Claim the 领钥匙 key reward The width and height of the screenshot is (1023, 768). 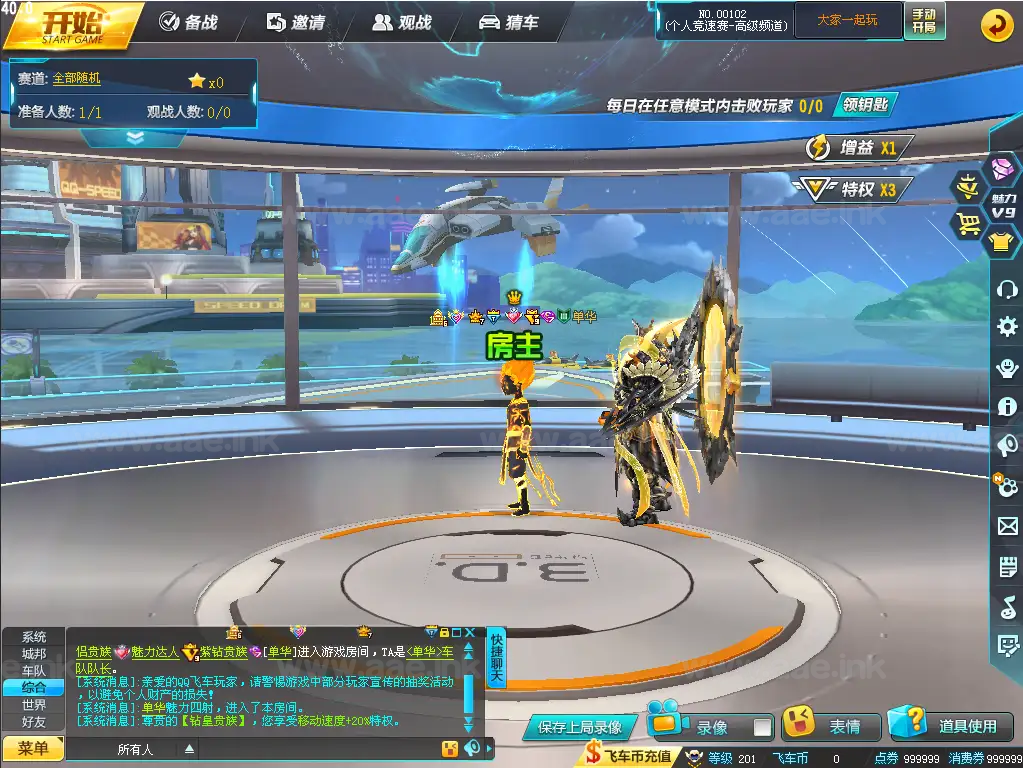click(x=863, y=105)
